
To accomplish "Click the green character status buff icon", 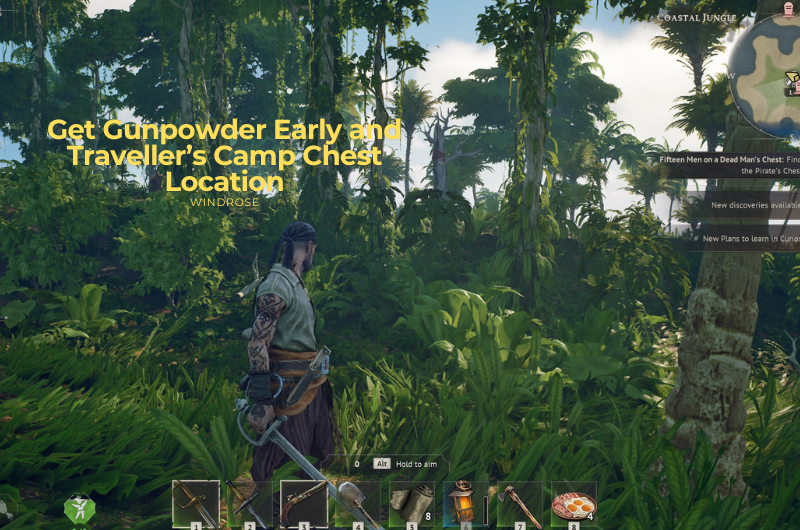I will coord(79,510).
